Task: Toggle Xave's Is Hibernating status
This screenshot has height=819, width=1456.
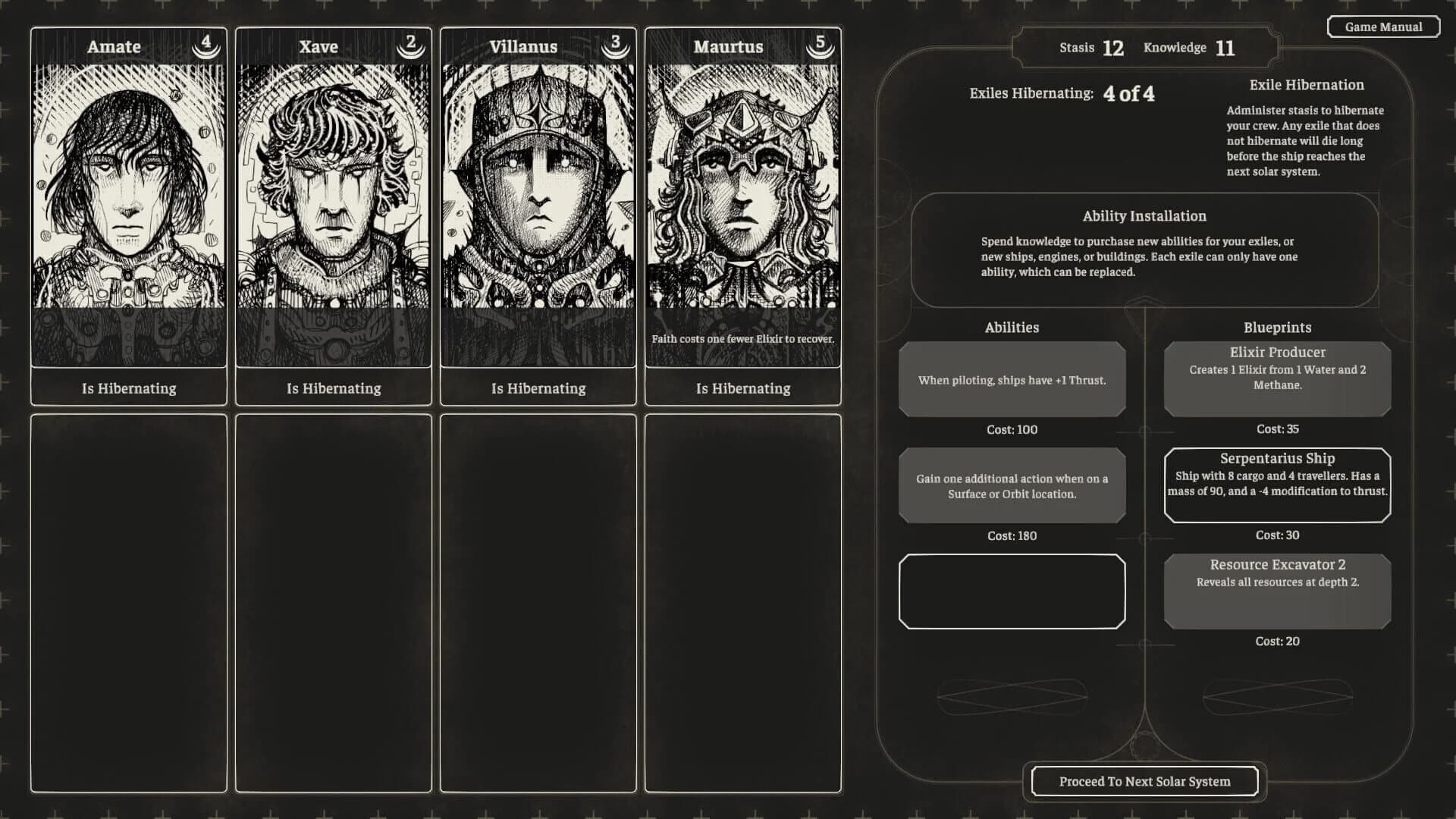Action: tap(333, 388)
